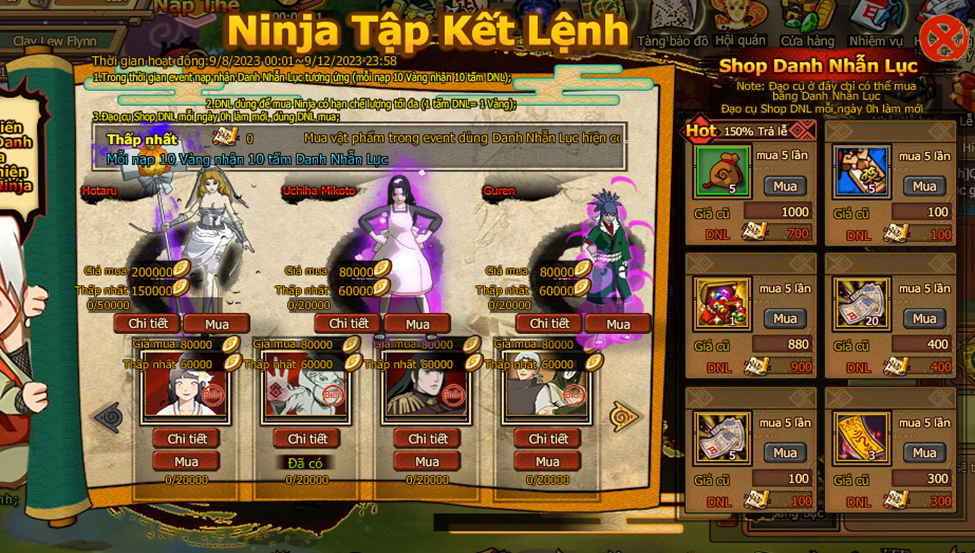Open Chi tiết for Hotaru
975x553 pixels.
pyautogui.click(x=147, y=323)
